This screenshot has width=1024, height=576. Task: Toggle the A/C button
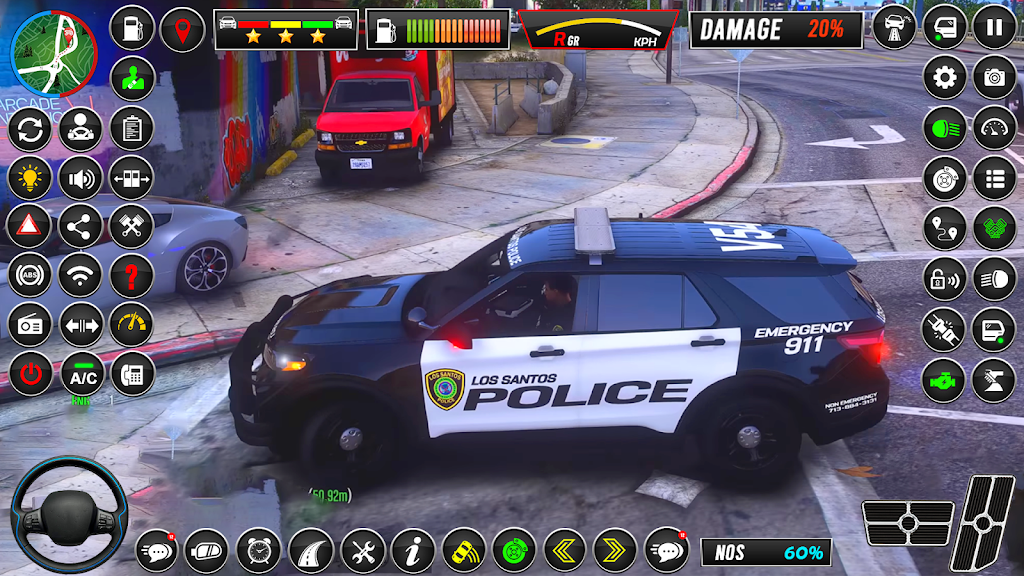click(81, 374)
